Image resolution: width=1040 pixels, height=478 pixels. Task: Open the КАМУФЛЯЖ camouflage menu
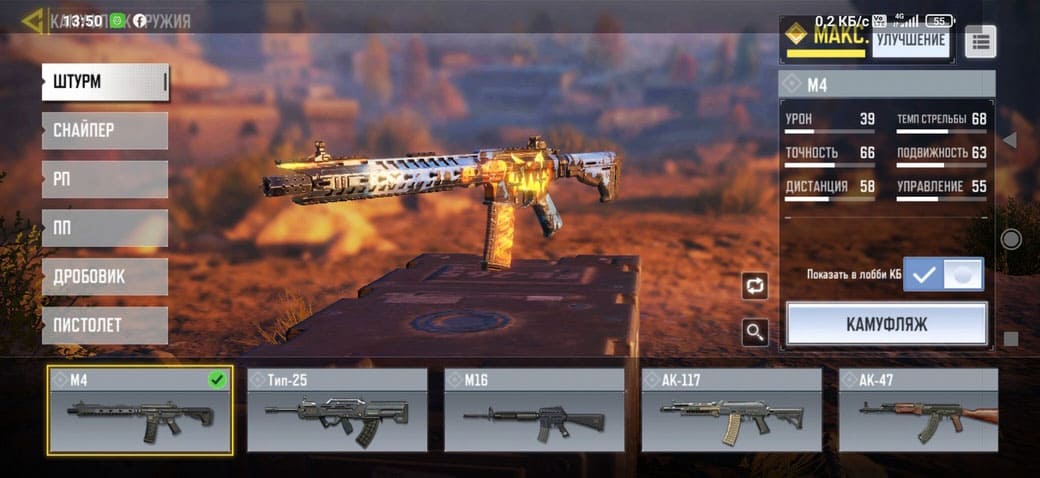[x=887, y=324]
